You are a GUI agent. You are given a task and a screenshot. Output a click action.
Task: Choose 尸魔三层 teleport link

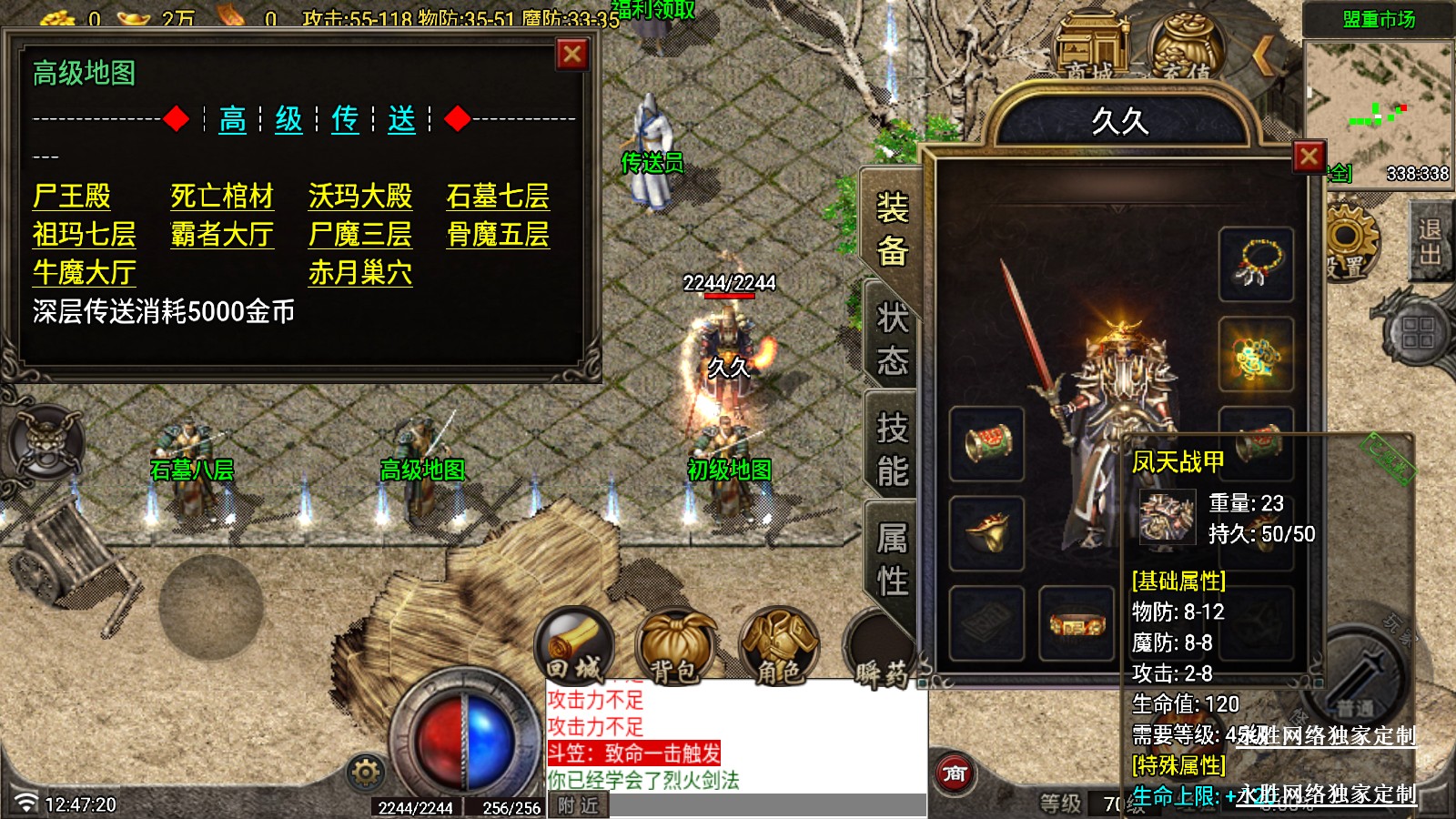pyautogui.click(x=360, y=235)
